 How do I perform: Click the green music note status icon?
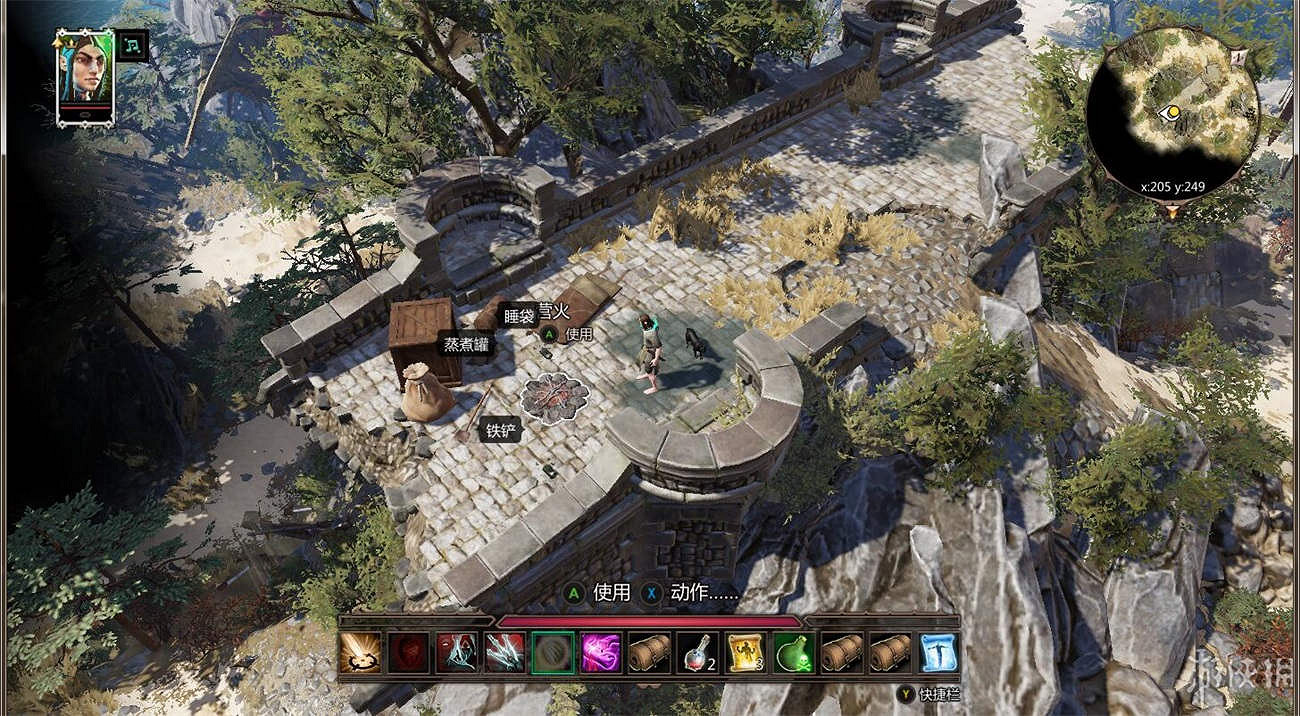pos(132,45)
